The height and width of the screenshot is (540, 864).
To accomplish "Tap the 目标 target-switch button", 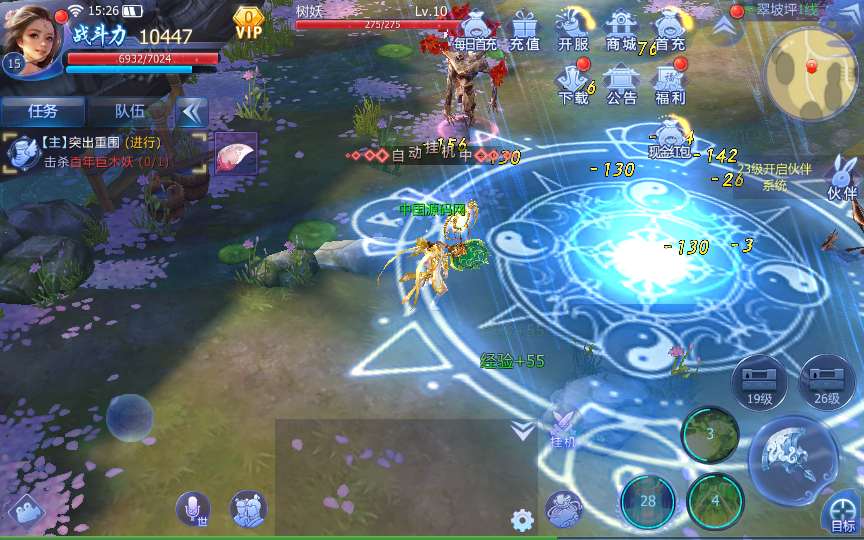I will click(842, 514).
